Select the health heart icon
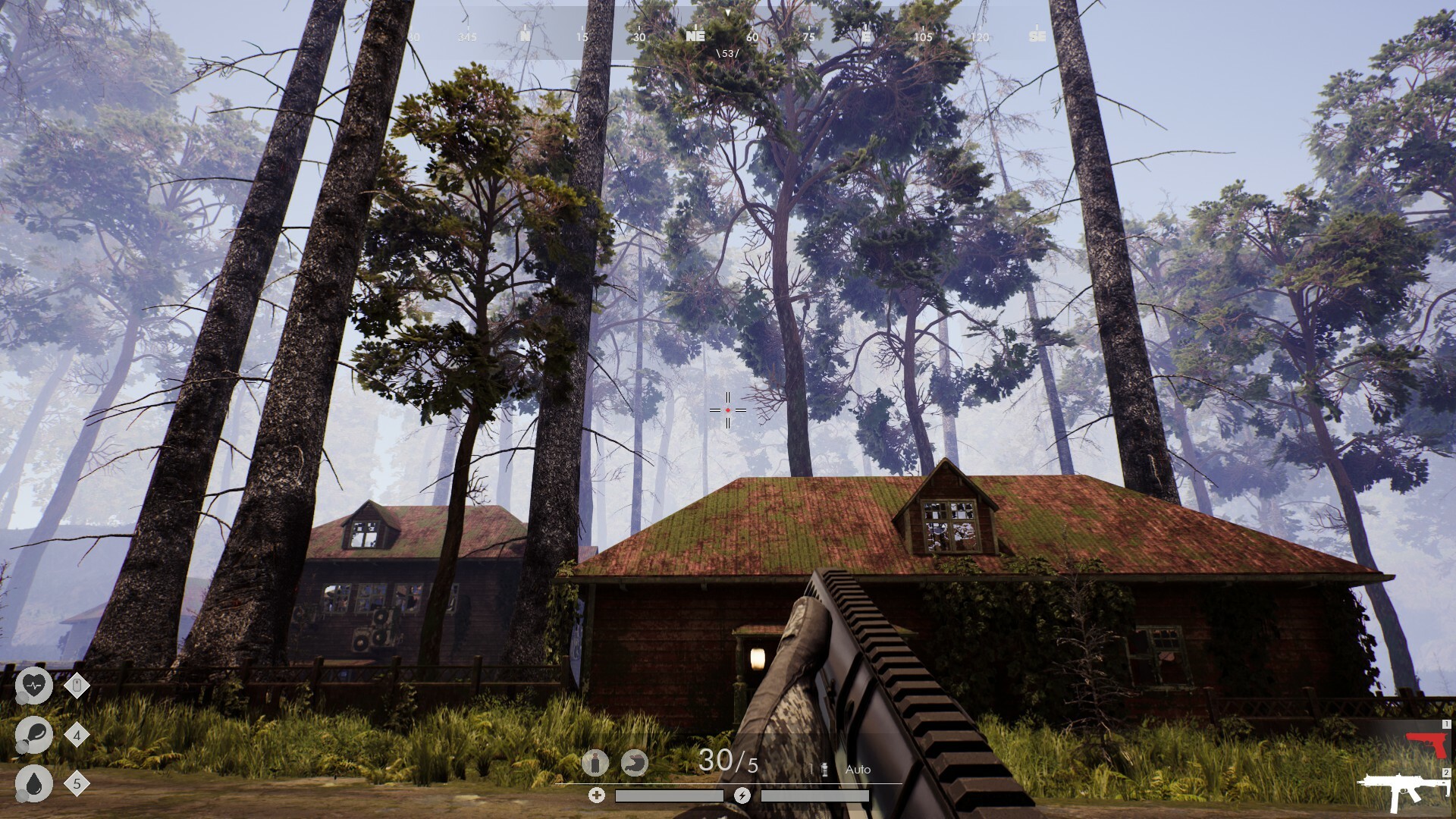The width and height of the screenshot is (1456, 819). 33,686
